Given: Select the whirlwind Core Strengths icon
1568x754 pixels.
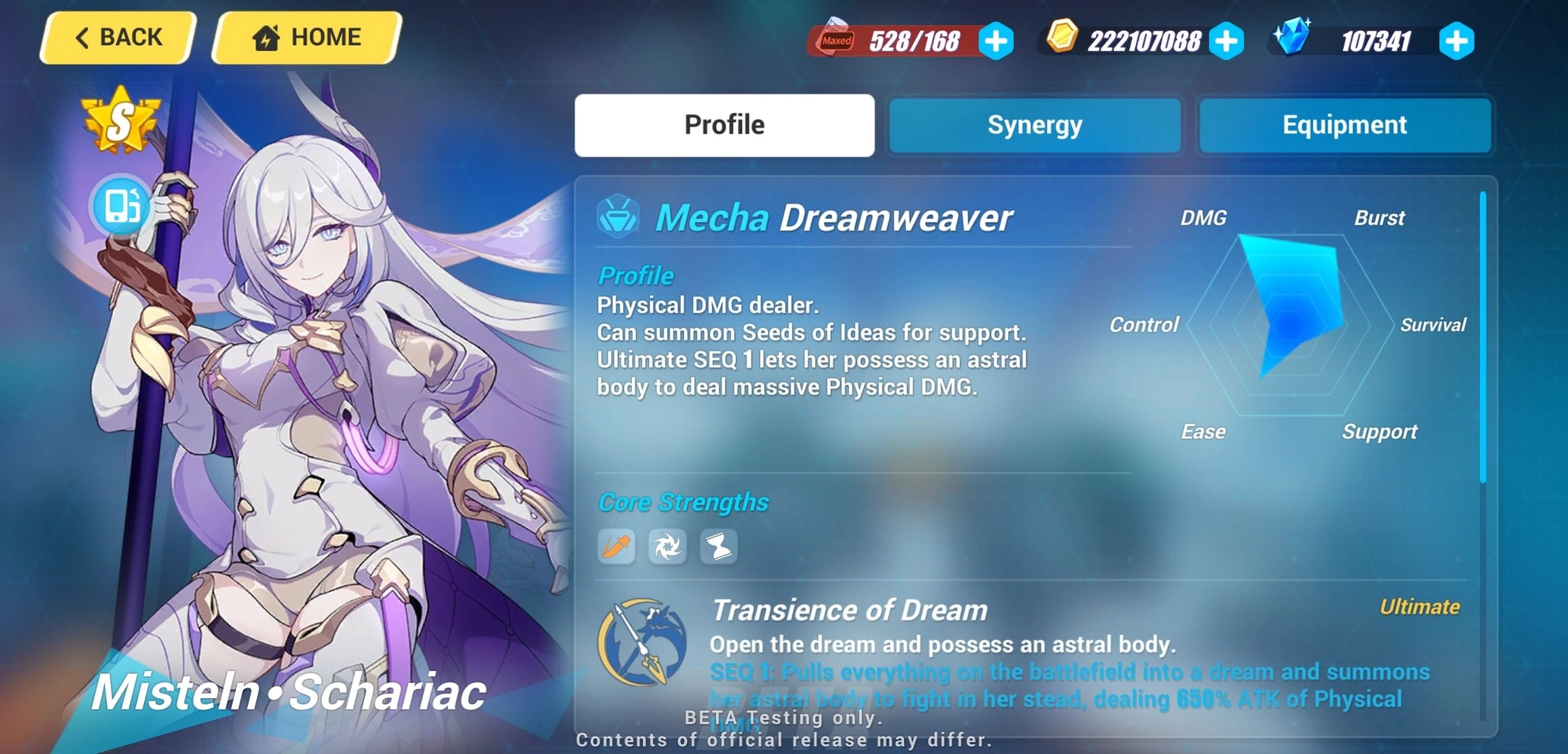Looking at the screenshot, I should pos(669,547).
